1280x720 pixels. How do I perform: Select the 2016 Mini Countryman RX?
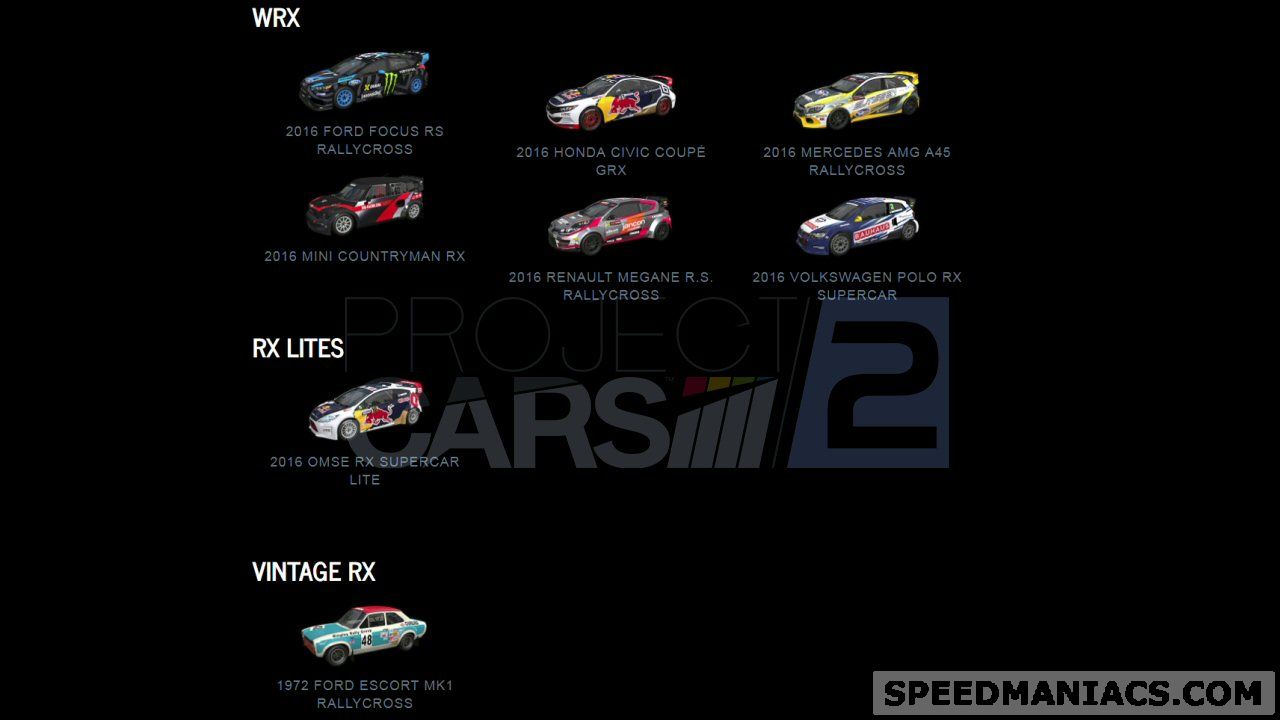[x=364, y=205]
